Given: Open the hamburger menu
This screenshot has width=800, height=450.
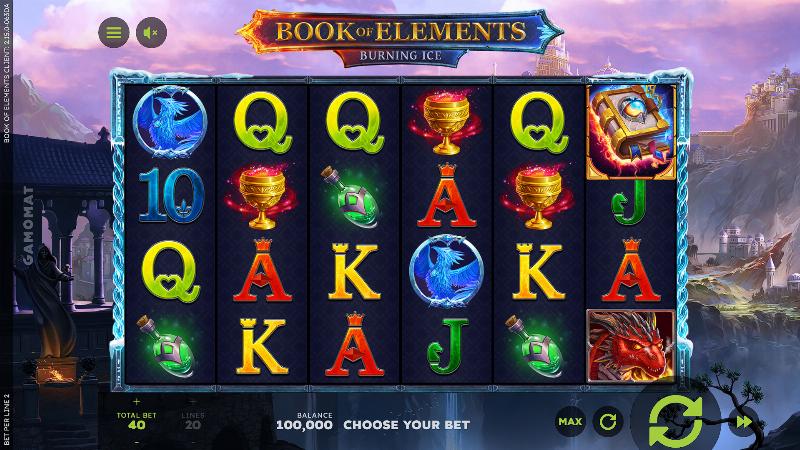Looking at the screenshot, I should (114, 32).
